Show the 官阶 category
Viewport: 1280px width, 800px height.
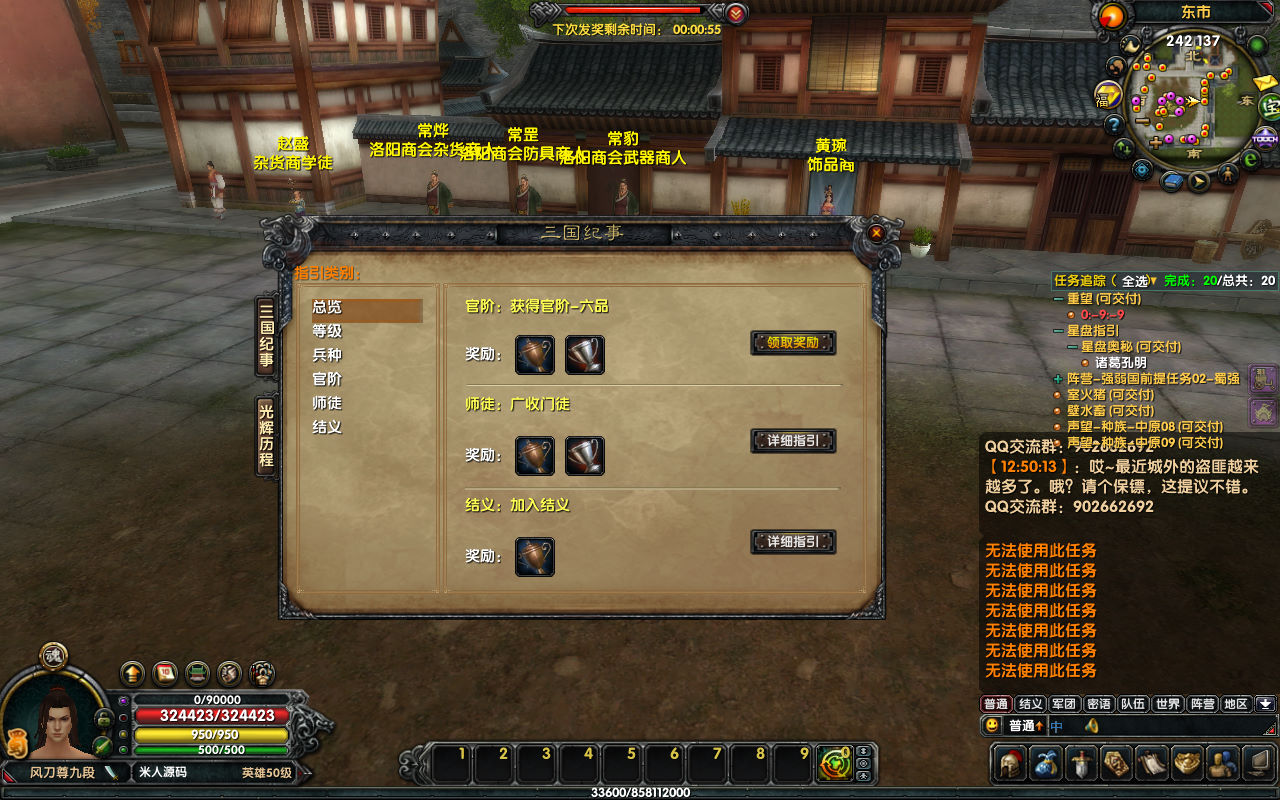pyautogui.click(x=328, y=379)
